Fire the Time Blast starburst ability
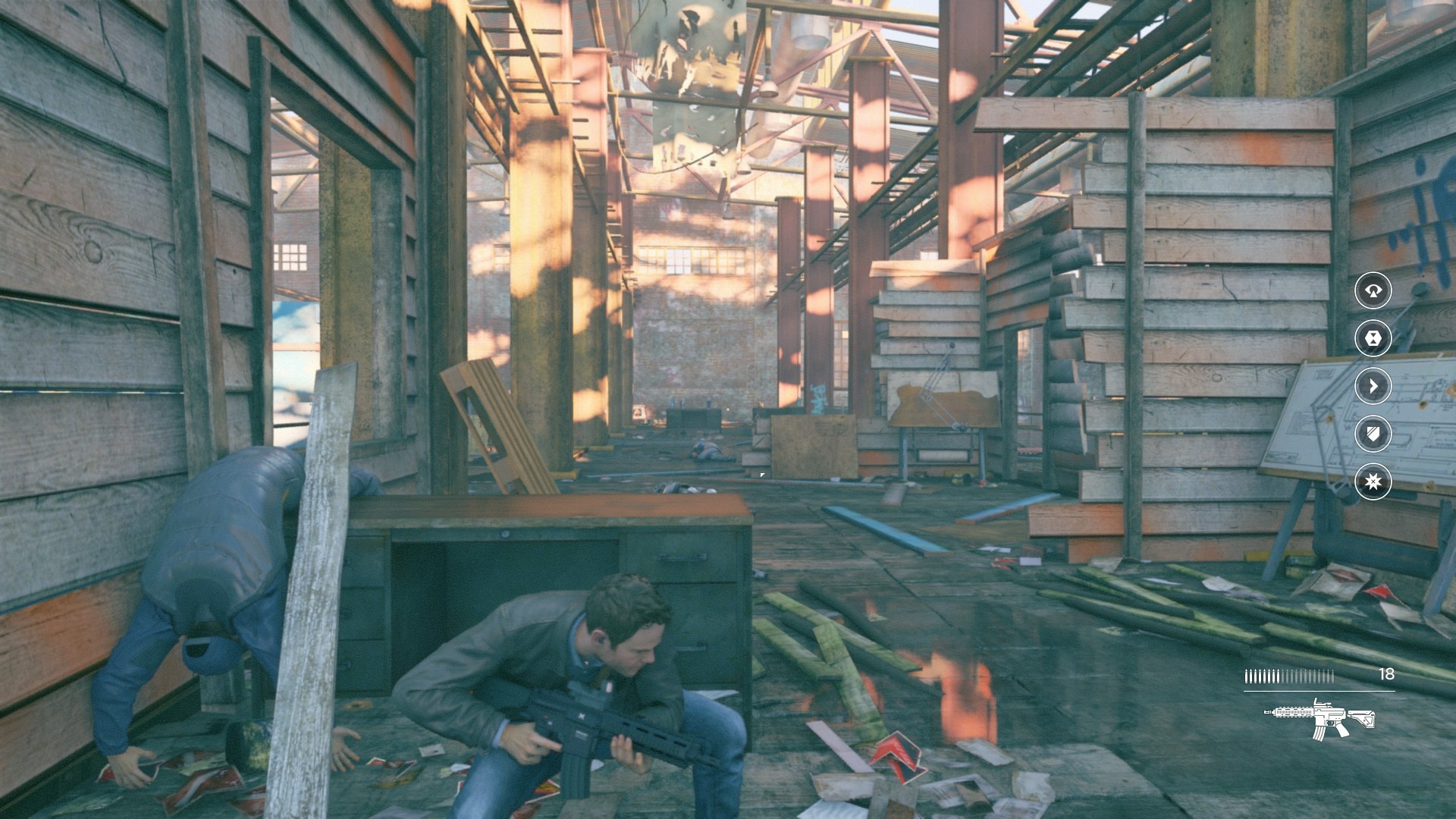1456x819 pixels. click(x=1373, y=482)
